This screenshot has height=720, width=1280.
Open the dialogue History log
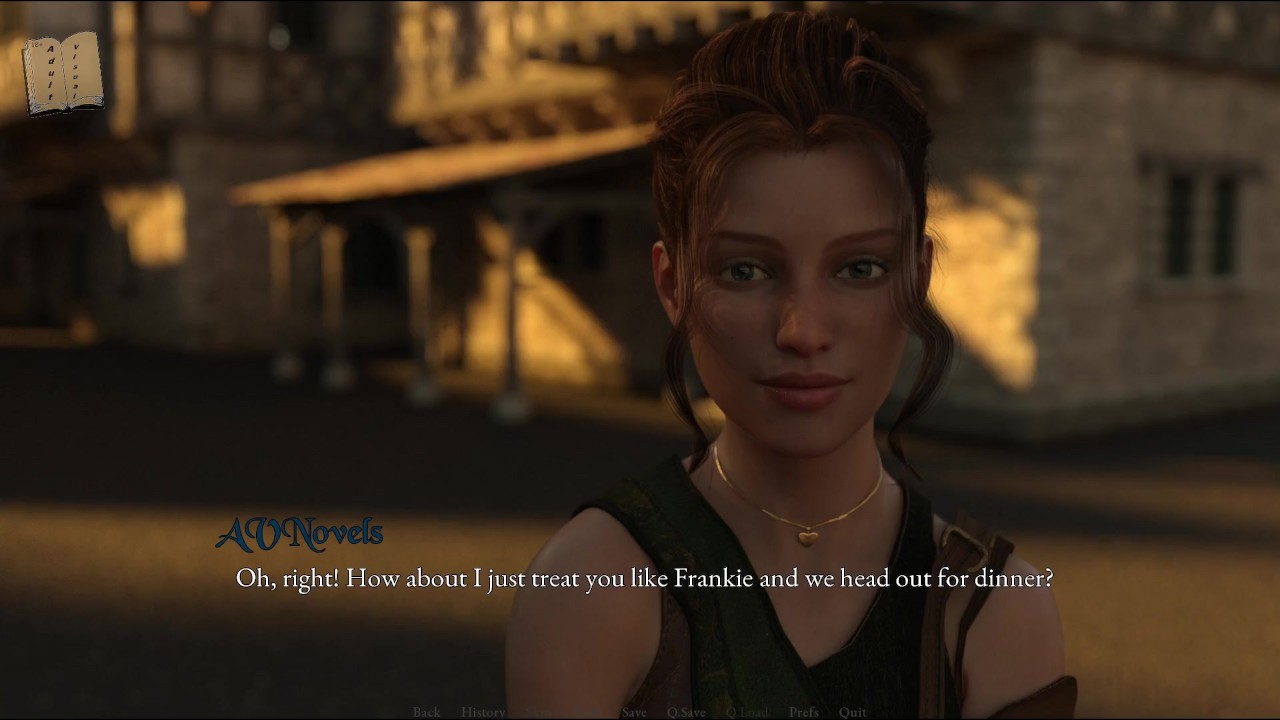click(483, 712)
